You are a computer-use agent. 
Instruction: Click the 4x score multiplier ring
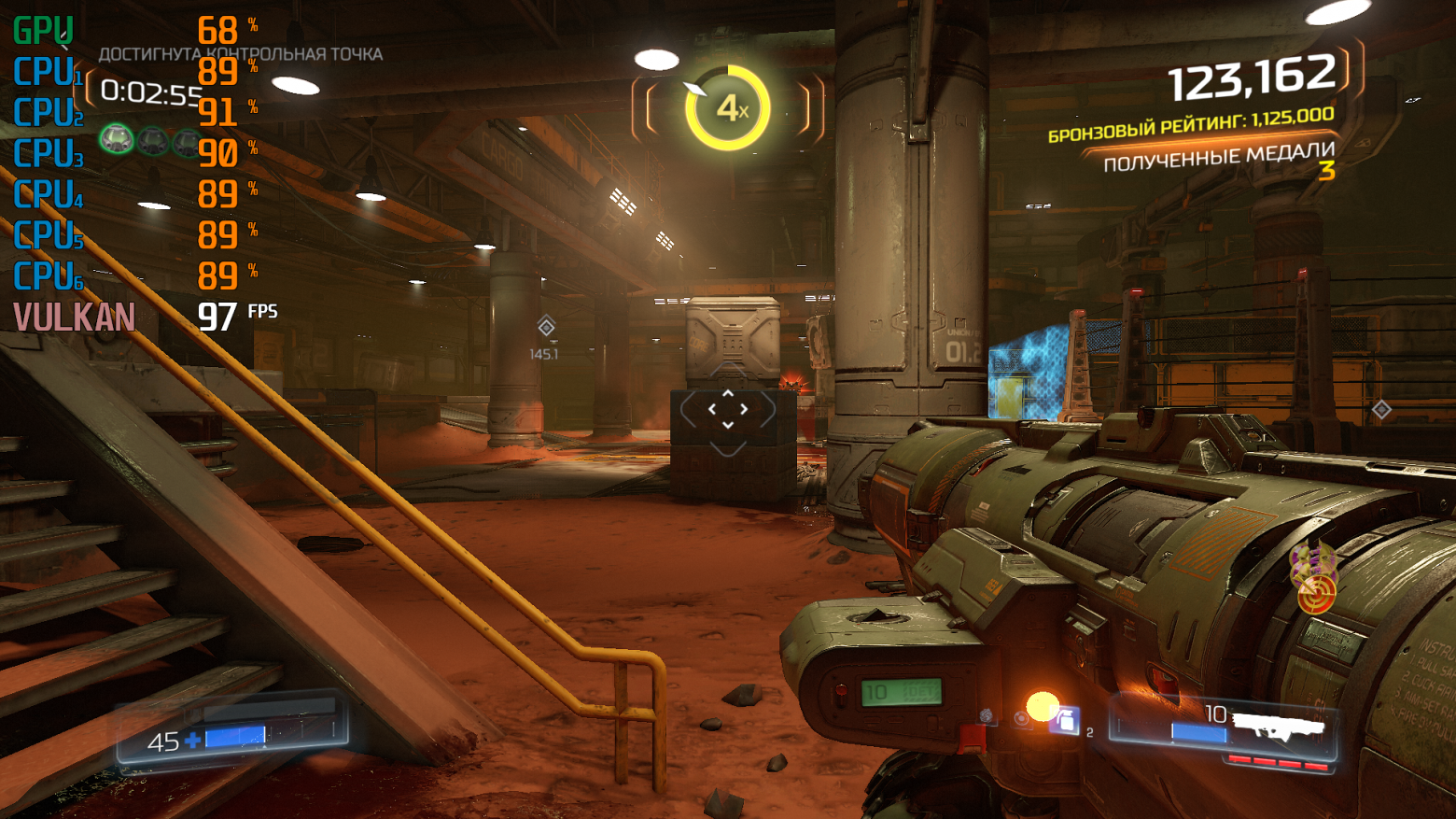click(x=728, y=109)
